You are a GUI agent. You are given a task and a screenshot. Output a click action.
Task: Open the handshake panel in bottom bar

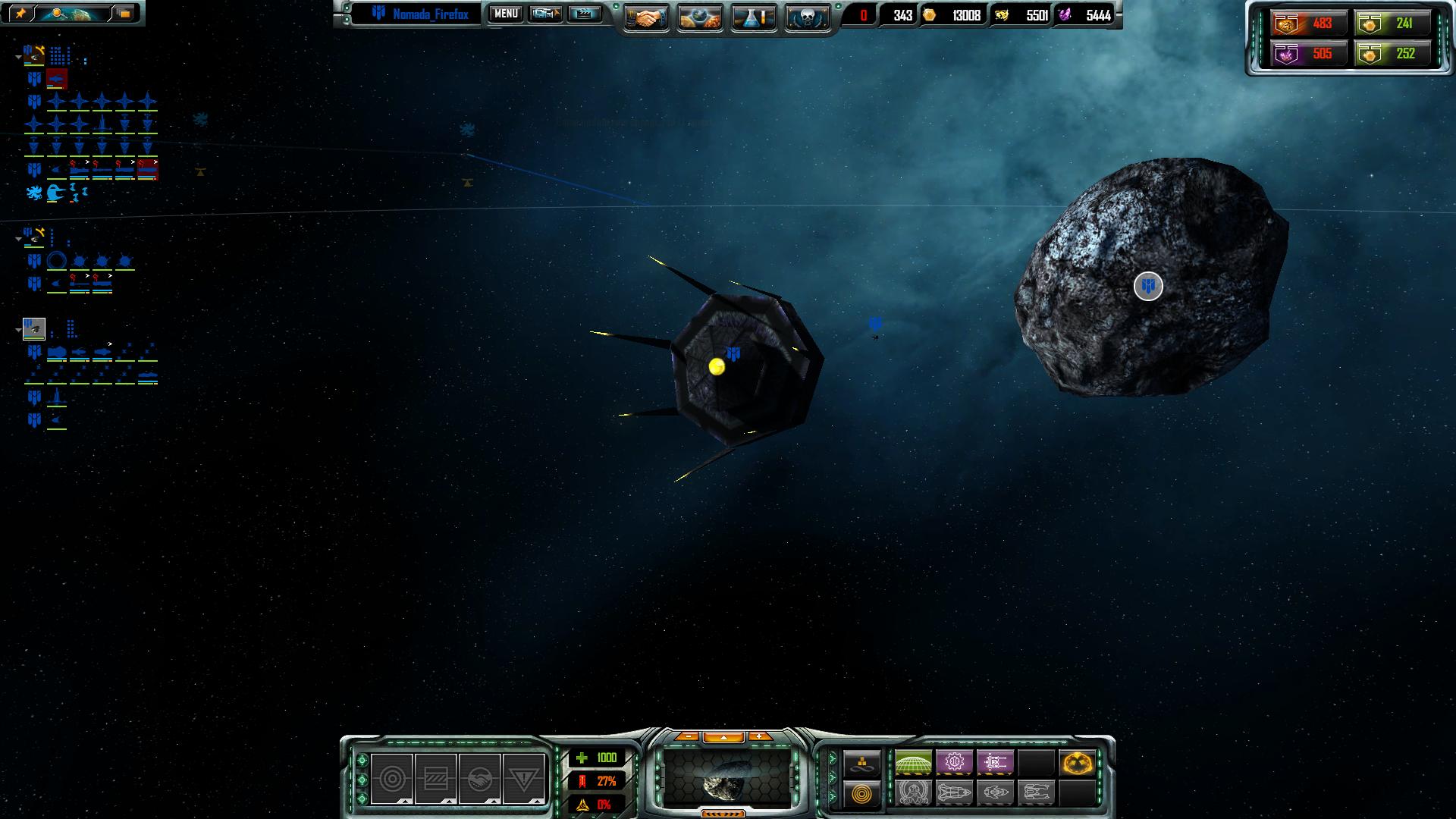pos(479,778)
